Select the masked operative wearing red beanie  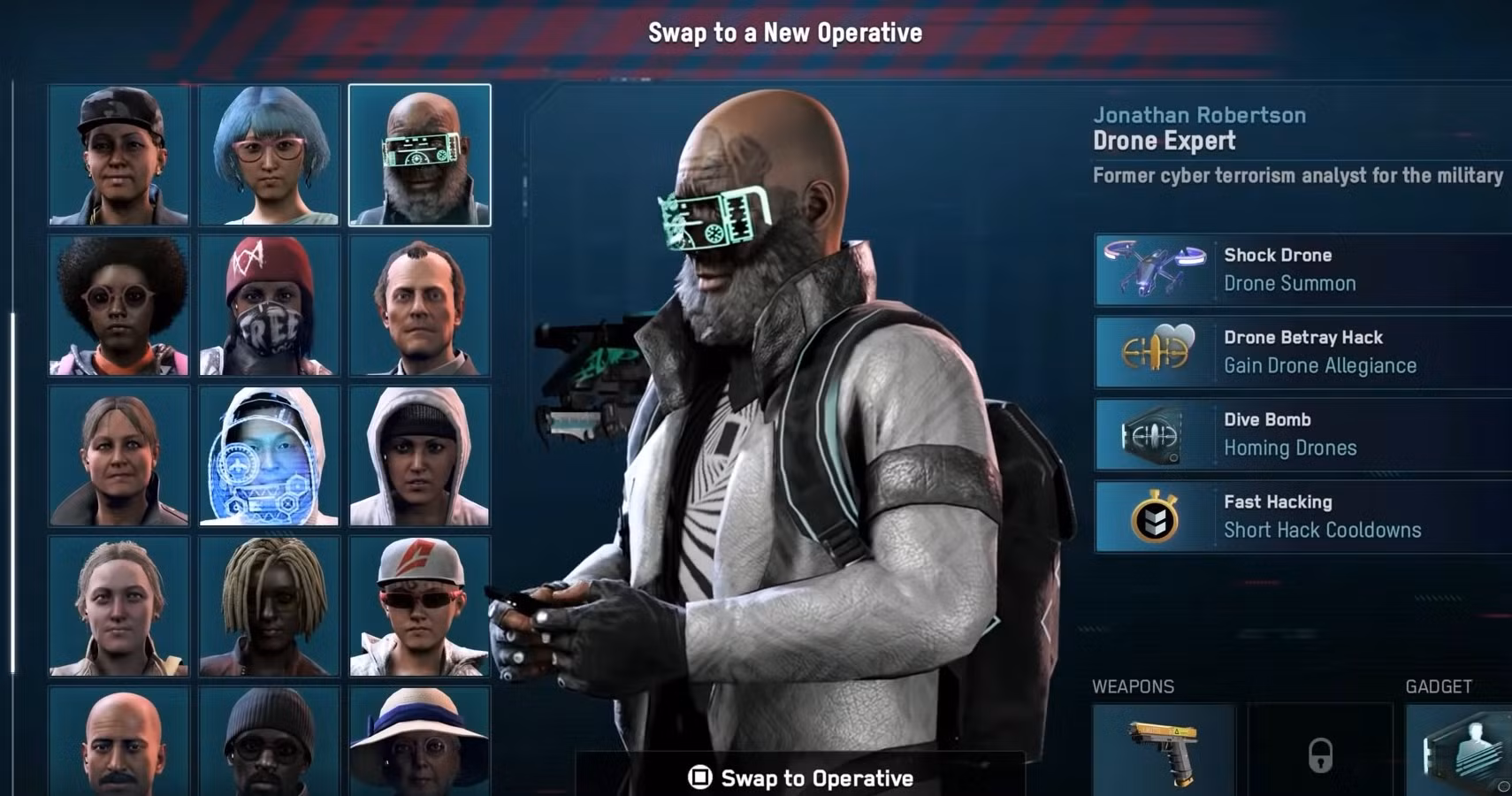click(270, 305)
